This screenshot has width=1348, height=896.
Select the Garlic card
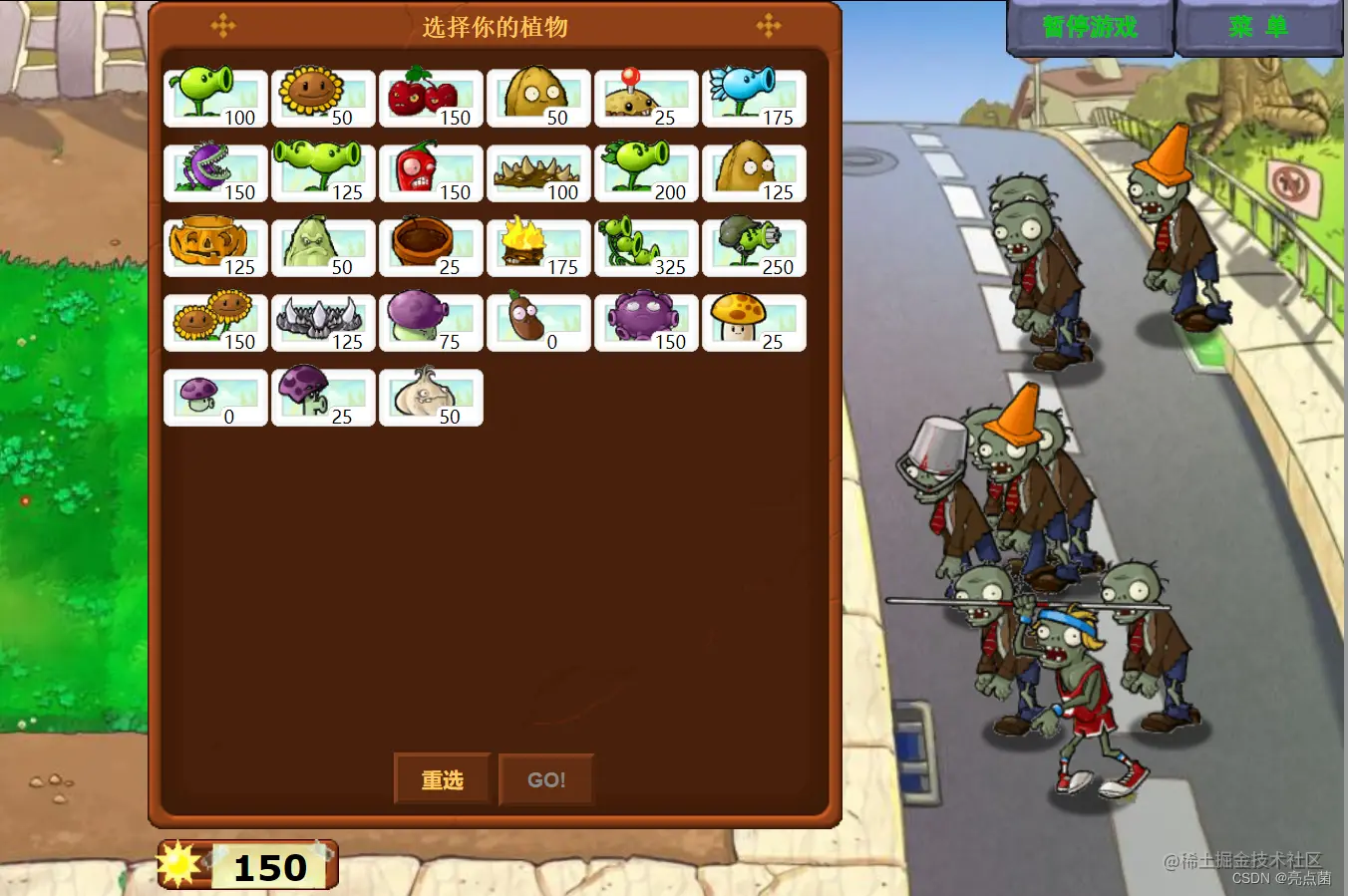pos(431,398)
